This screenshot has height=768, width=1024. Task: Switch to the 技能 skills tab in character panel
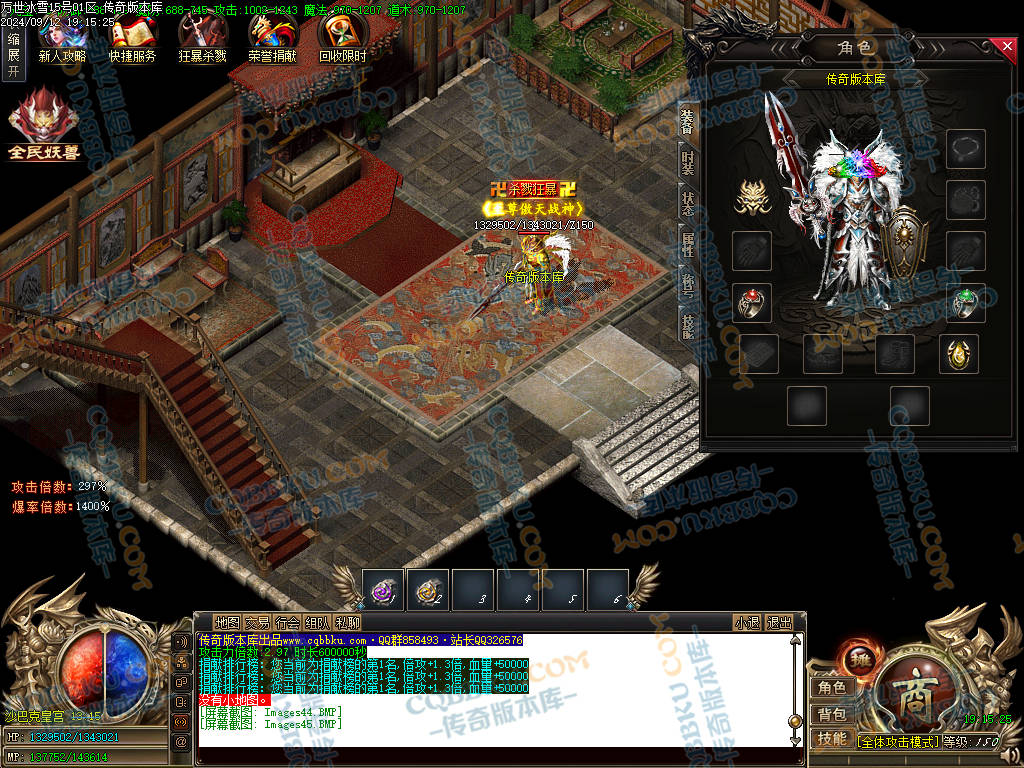[x=688, y=325]
